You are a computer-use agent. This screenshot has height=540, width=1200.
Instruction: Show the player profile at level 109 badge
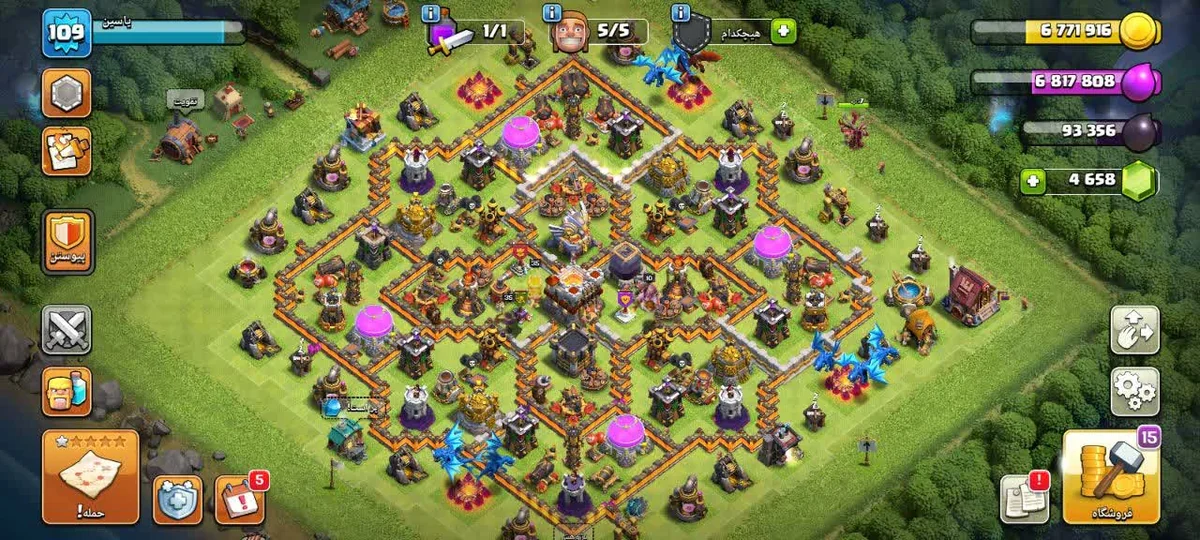point(66,33)
